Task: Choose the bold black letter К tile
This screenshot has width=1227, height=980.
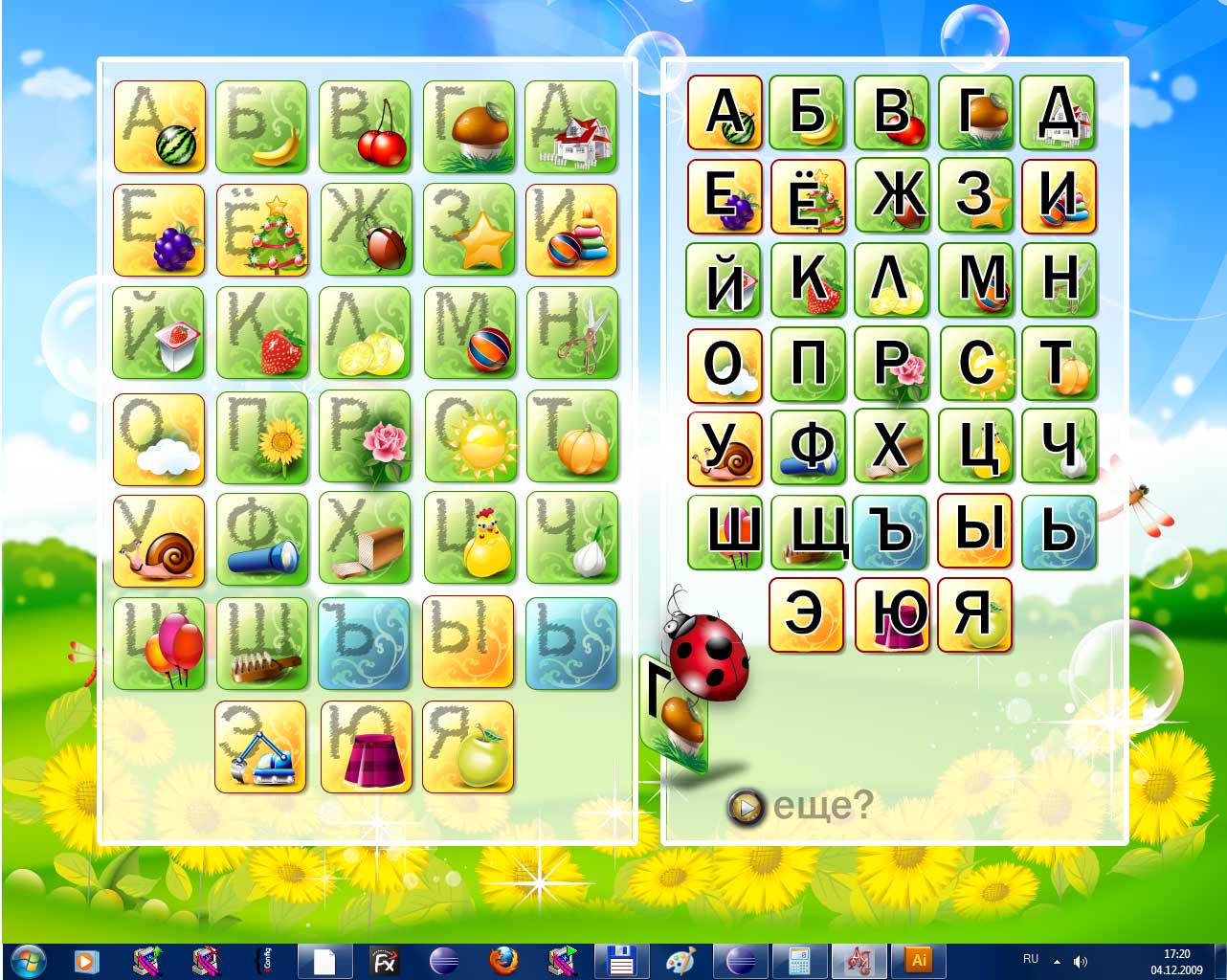Action: (808, 279)
